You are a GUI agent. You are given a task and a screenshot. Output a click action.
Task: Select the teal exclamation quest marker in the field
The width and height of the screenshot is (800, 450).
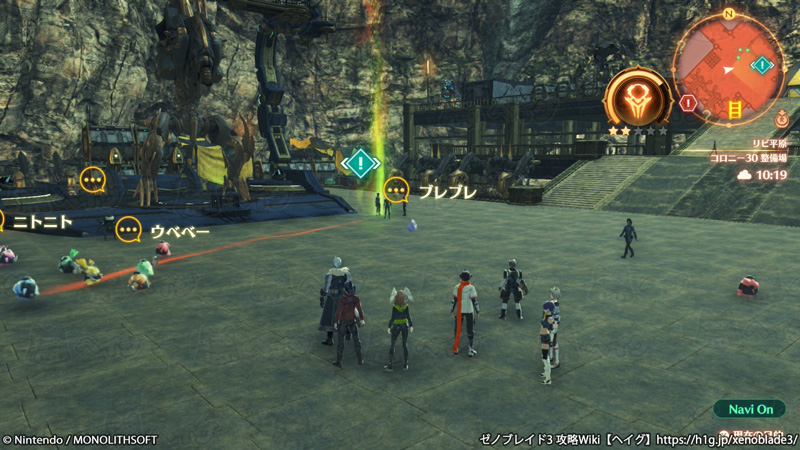coord(361,162)
